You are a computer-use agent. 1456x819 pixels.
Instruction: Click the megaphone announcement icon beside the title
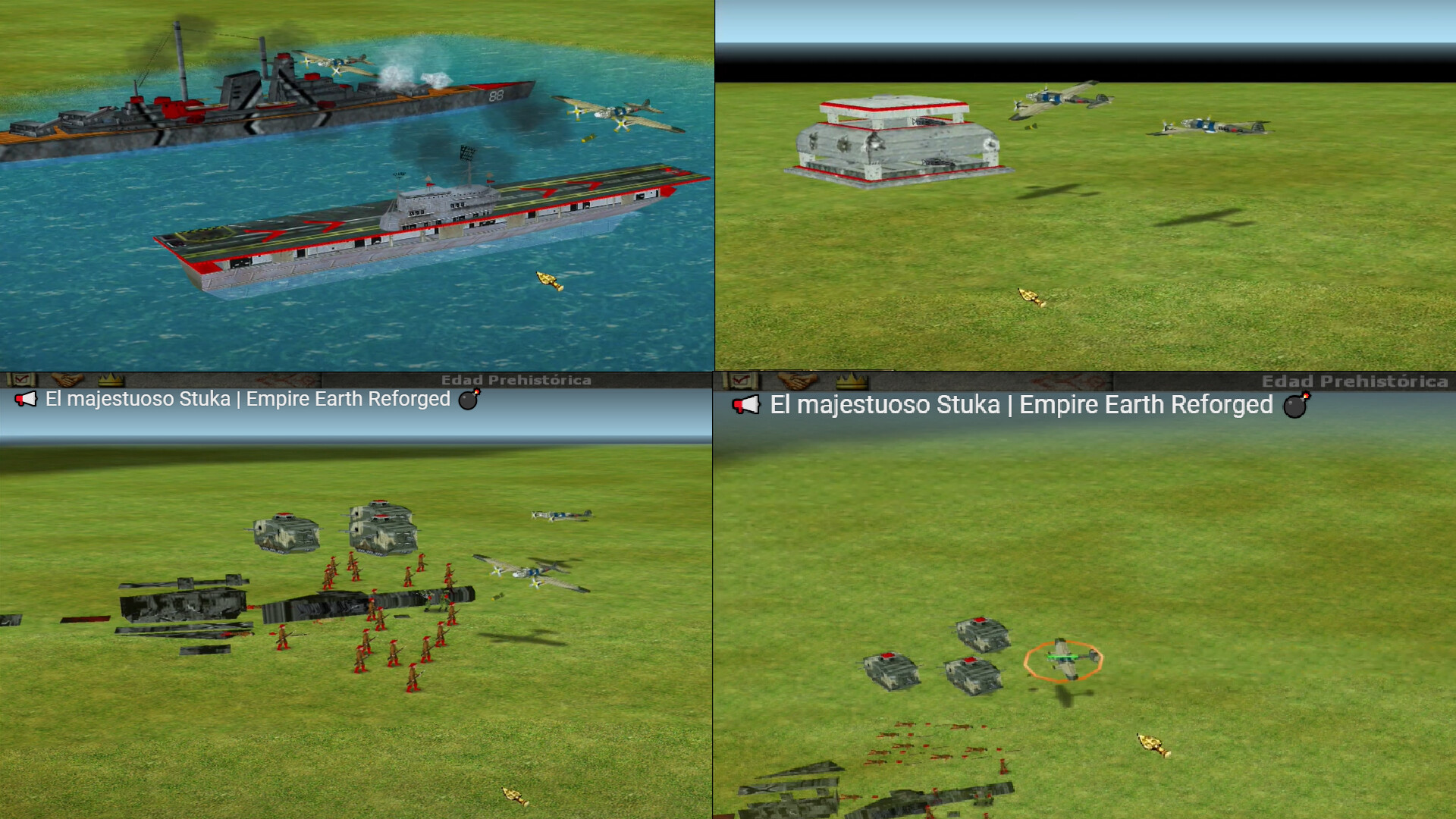coord(25,399)
